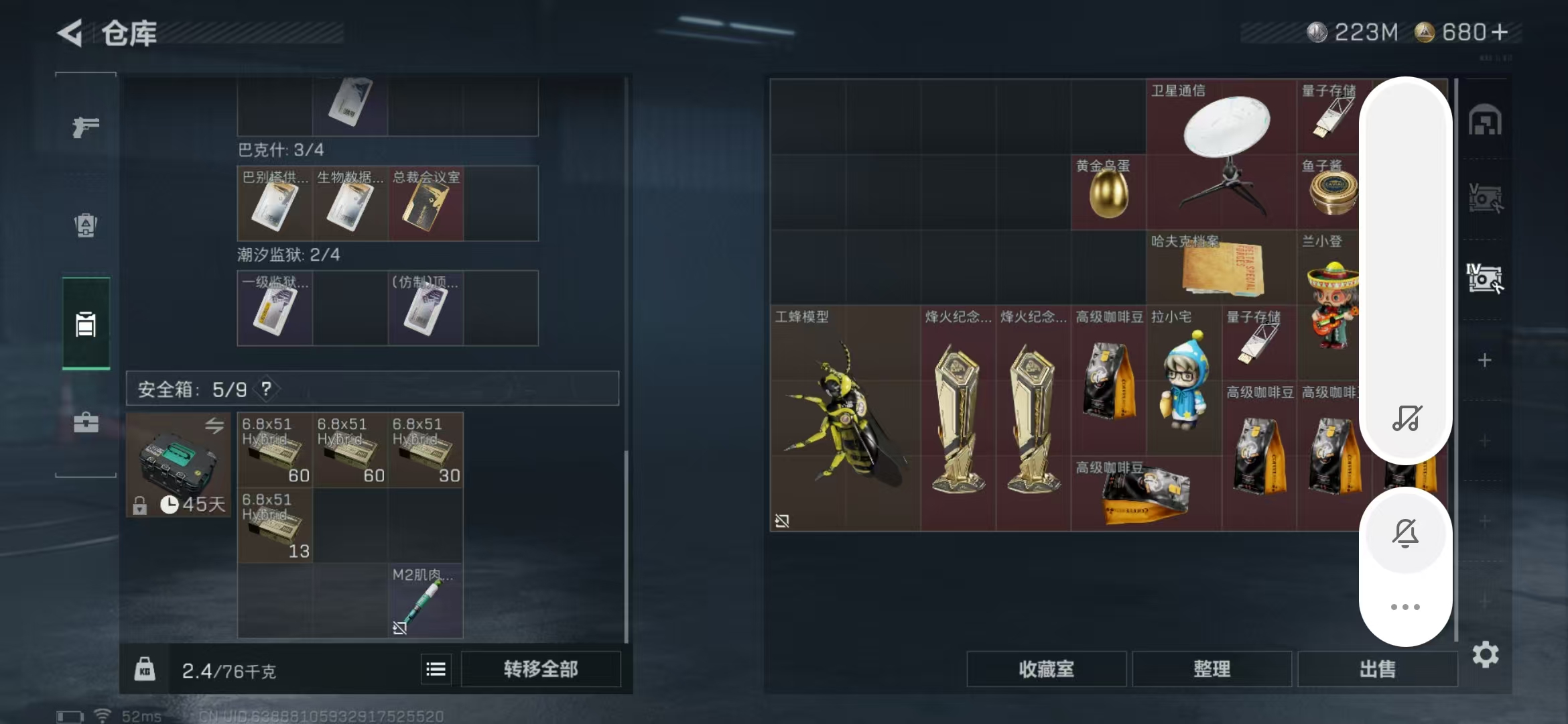1568x724 pixels.
Task: Open the 安全箱 help question mark
Action: [266, 389]
